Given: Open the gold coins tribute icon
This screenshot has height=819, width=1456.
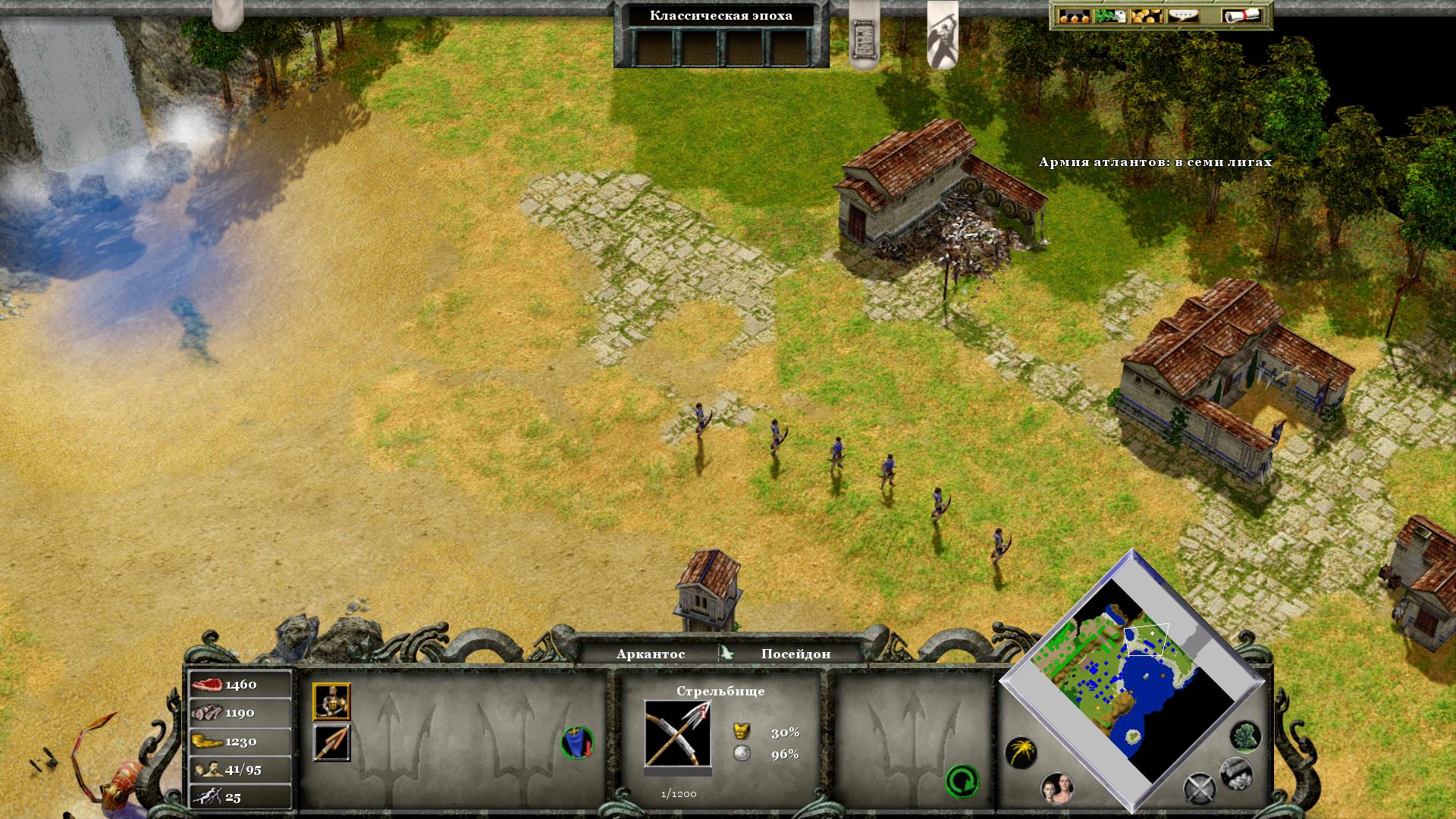Looking at the screenshot, I should 1146,16.
